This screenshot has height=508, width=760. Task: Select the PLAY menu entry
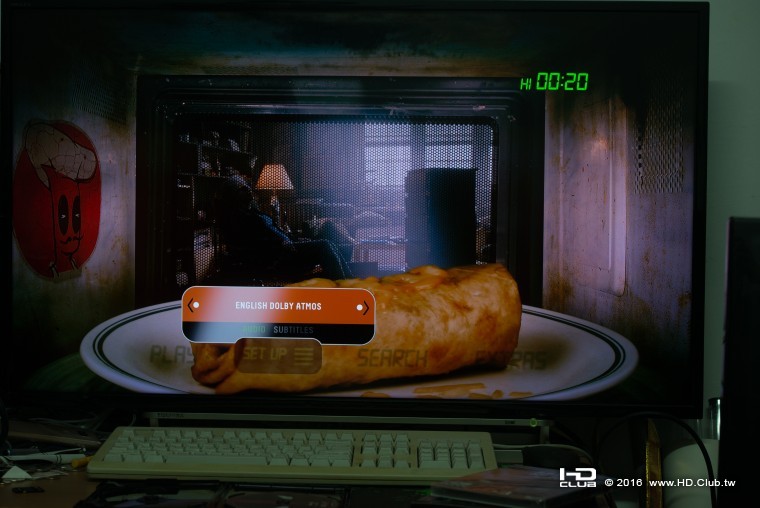[171, 354]
